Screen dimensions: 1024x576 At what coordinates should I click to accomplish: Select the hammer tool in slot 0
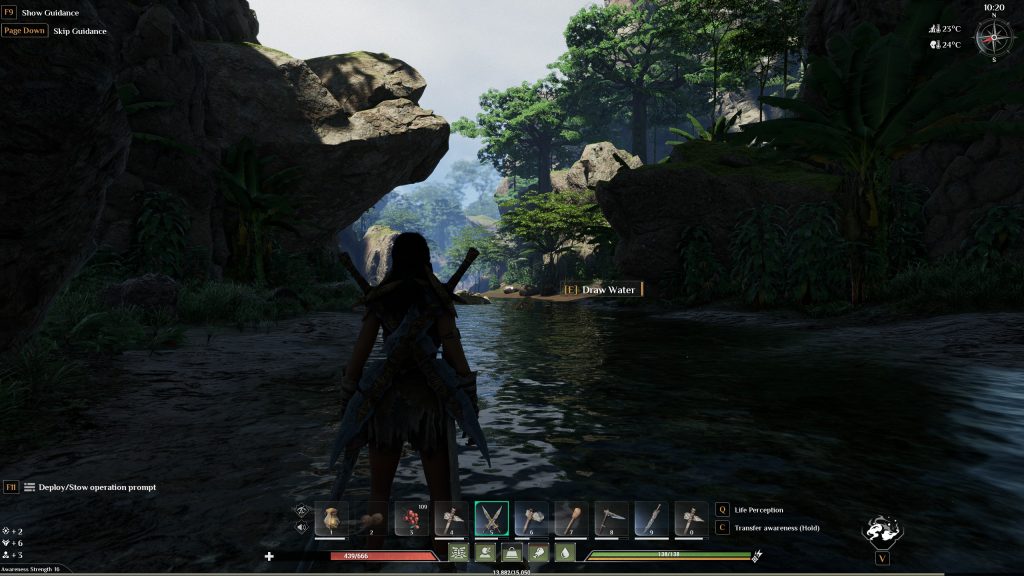691,518
